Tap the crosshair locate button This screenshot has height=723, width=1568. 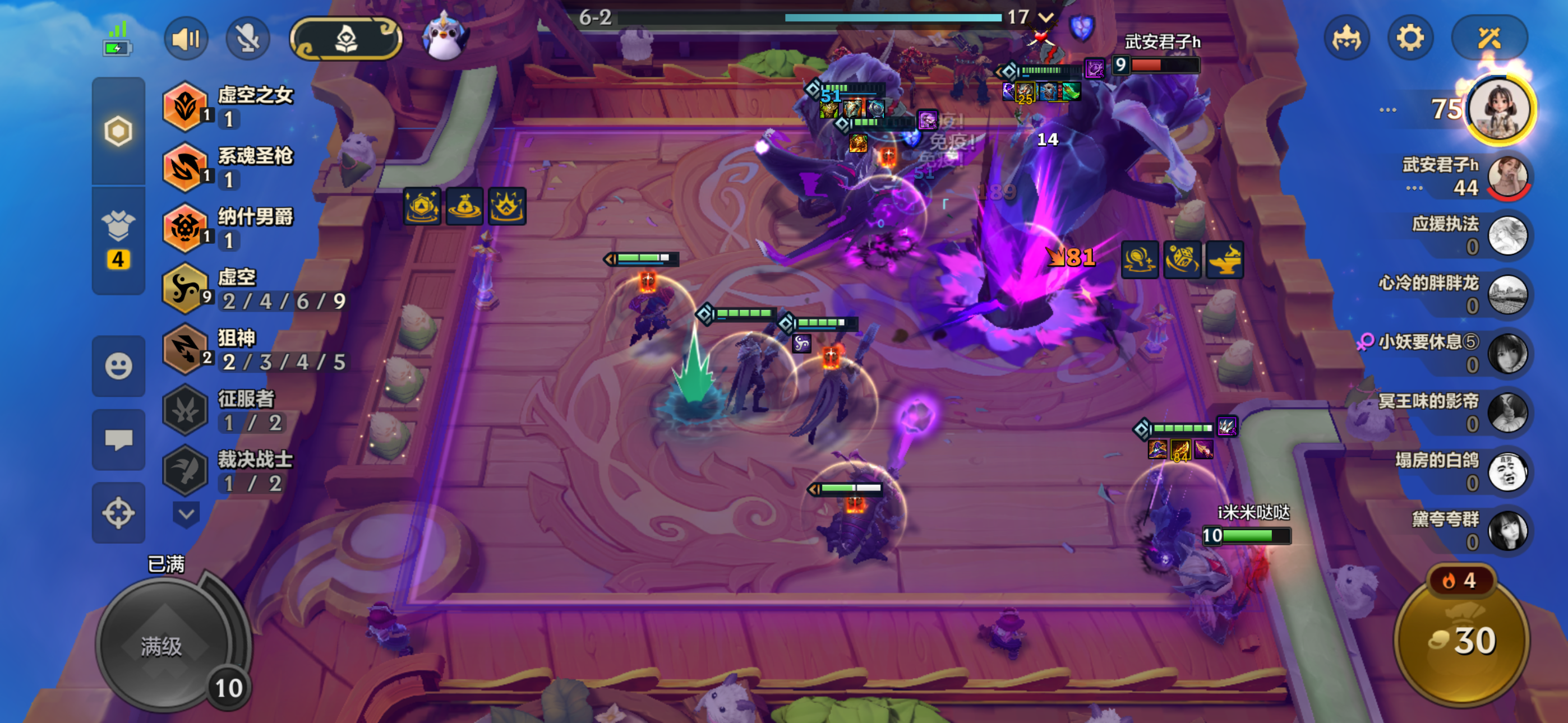pos(118,512)
